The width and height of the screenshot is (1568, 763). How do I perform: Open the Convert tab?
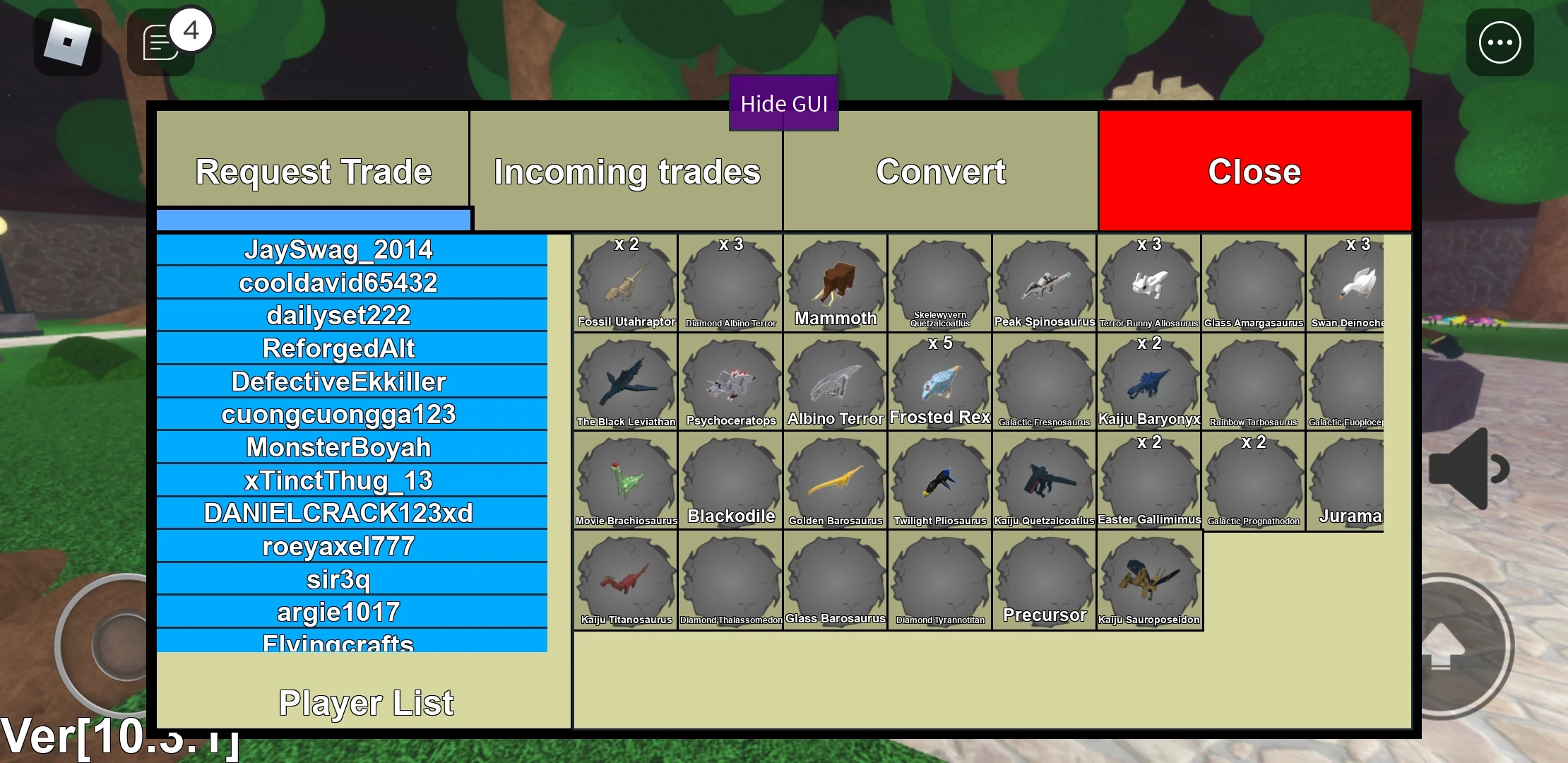point(941,172)
